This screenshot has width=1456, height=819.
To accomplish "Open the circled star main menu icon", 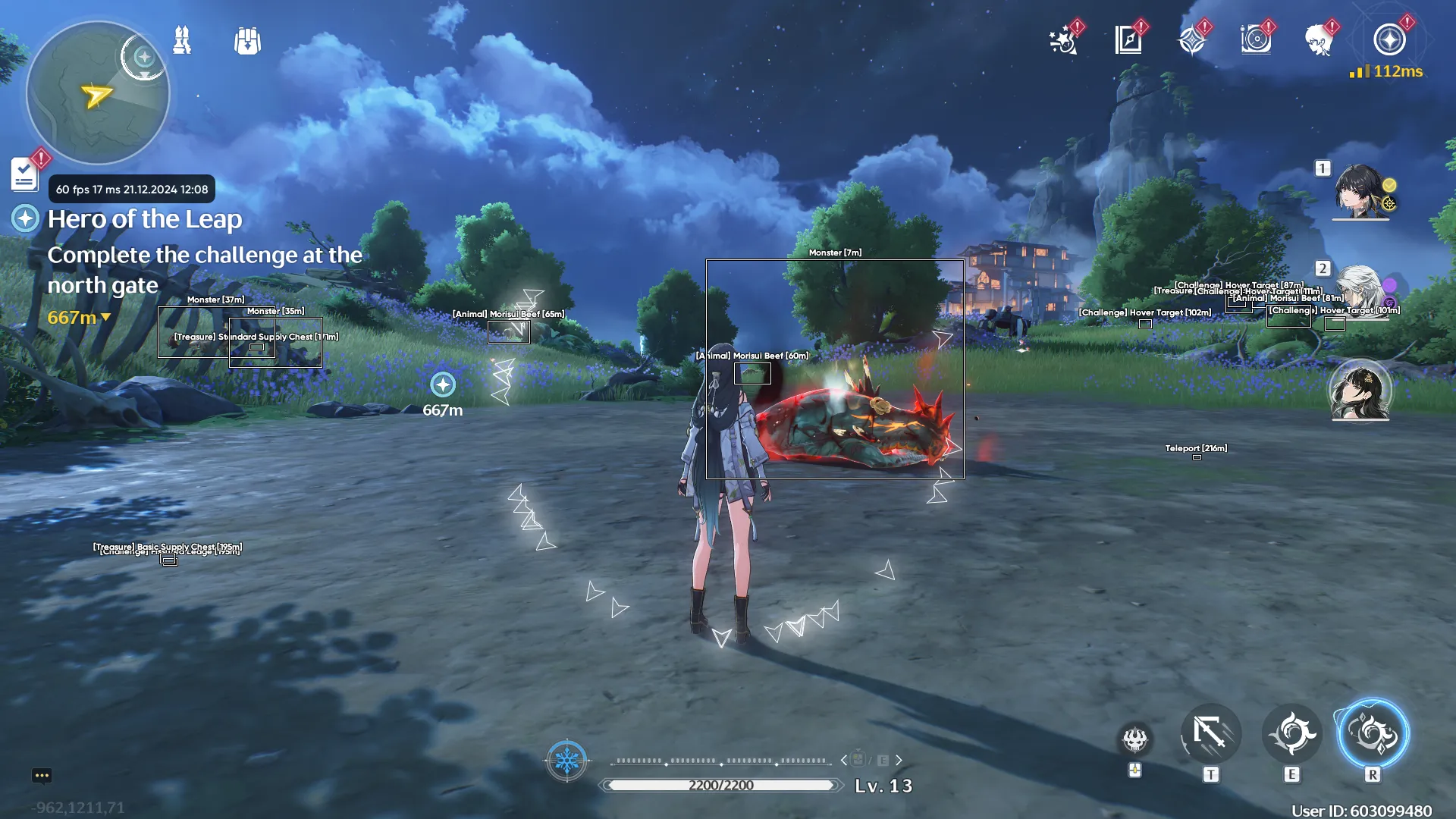I will tap(1389, 40).
